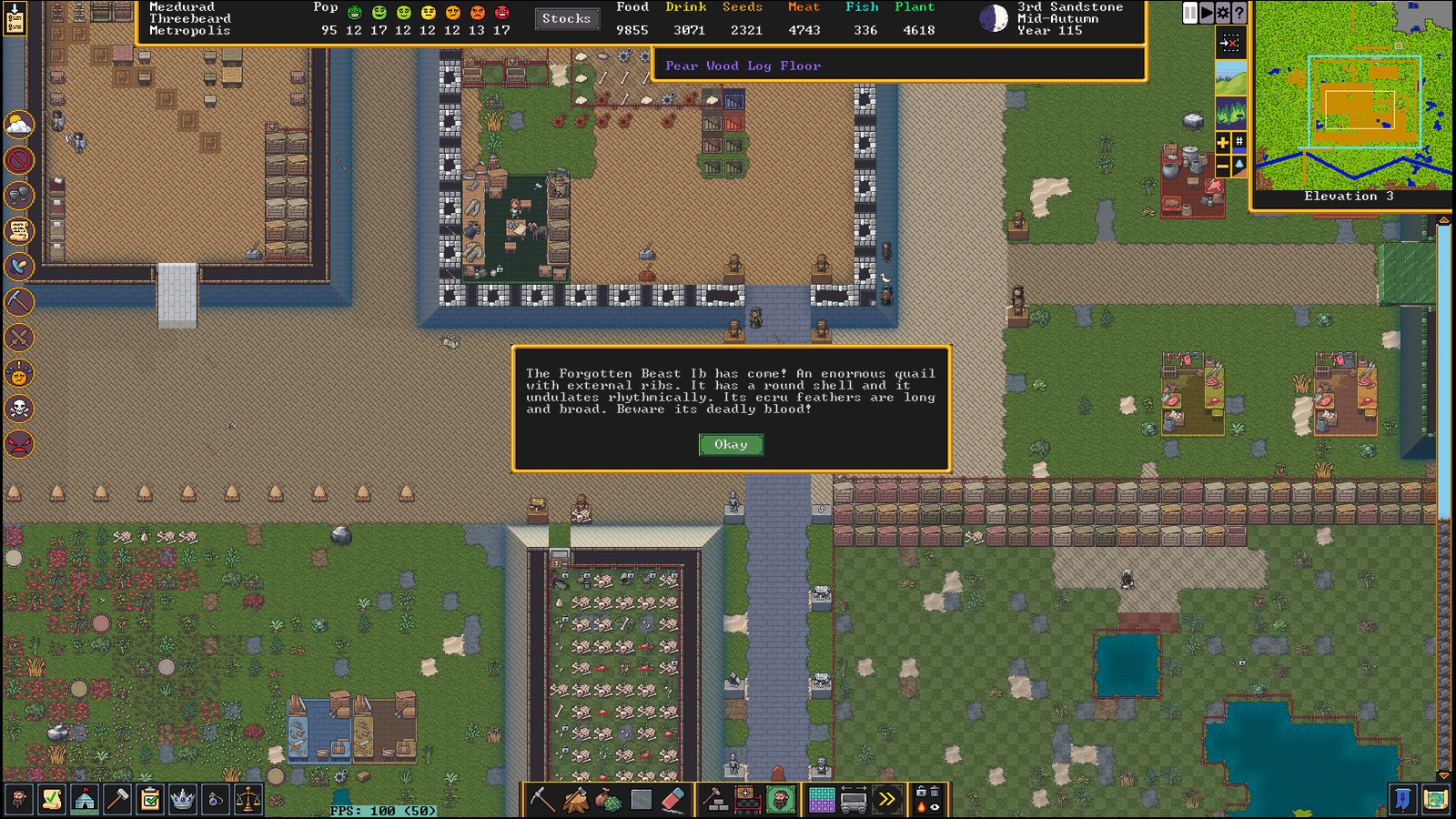
Task: Zoom in with the minimap plus button
Action: point(1223,142)
